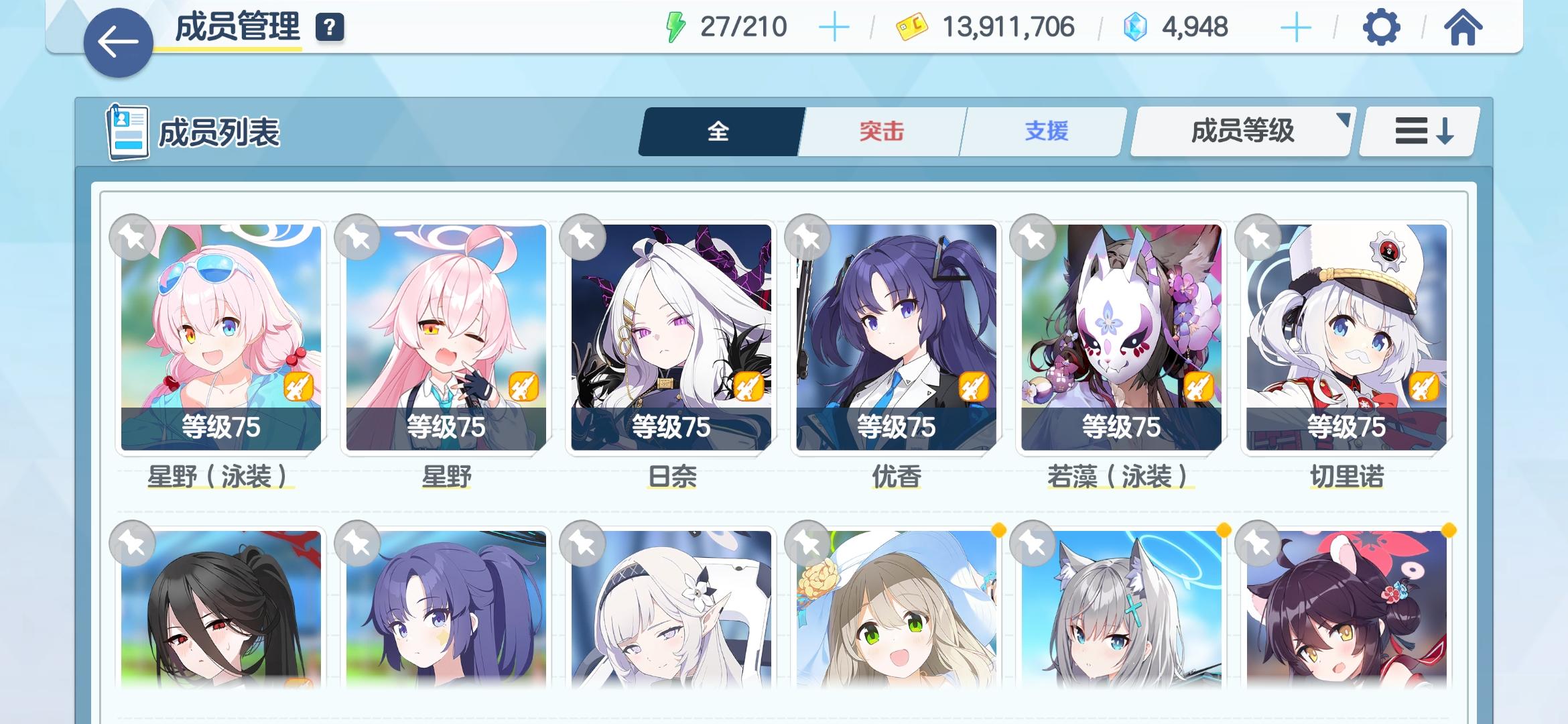
Task: Click the sort order icon beside member level
Action: pyautogui.click(x=1417, y=131)
